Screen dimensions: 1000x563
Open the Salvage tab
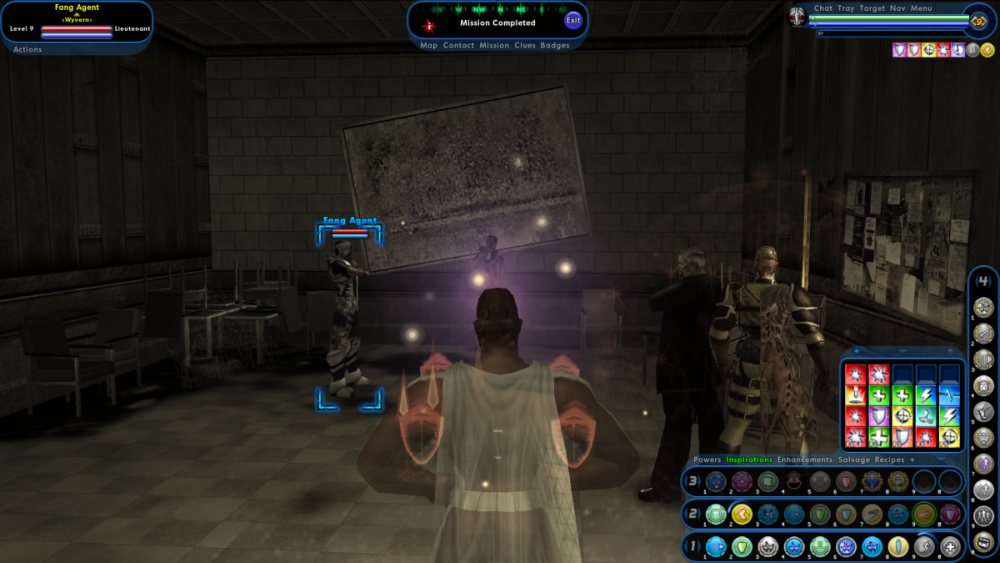click(853, 460)
